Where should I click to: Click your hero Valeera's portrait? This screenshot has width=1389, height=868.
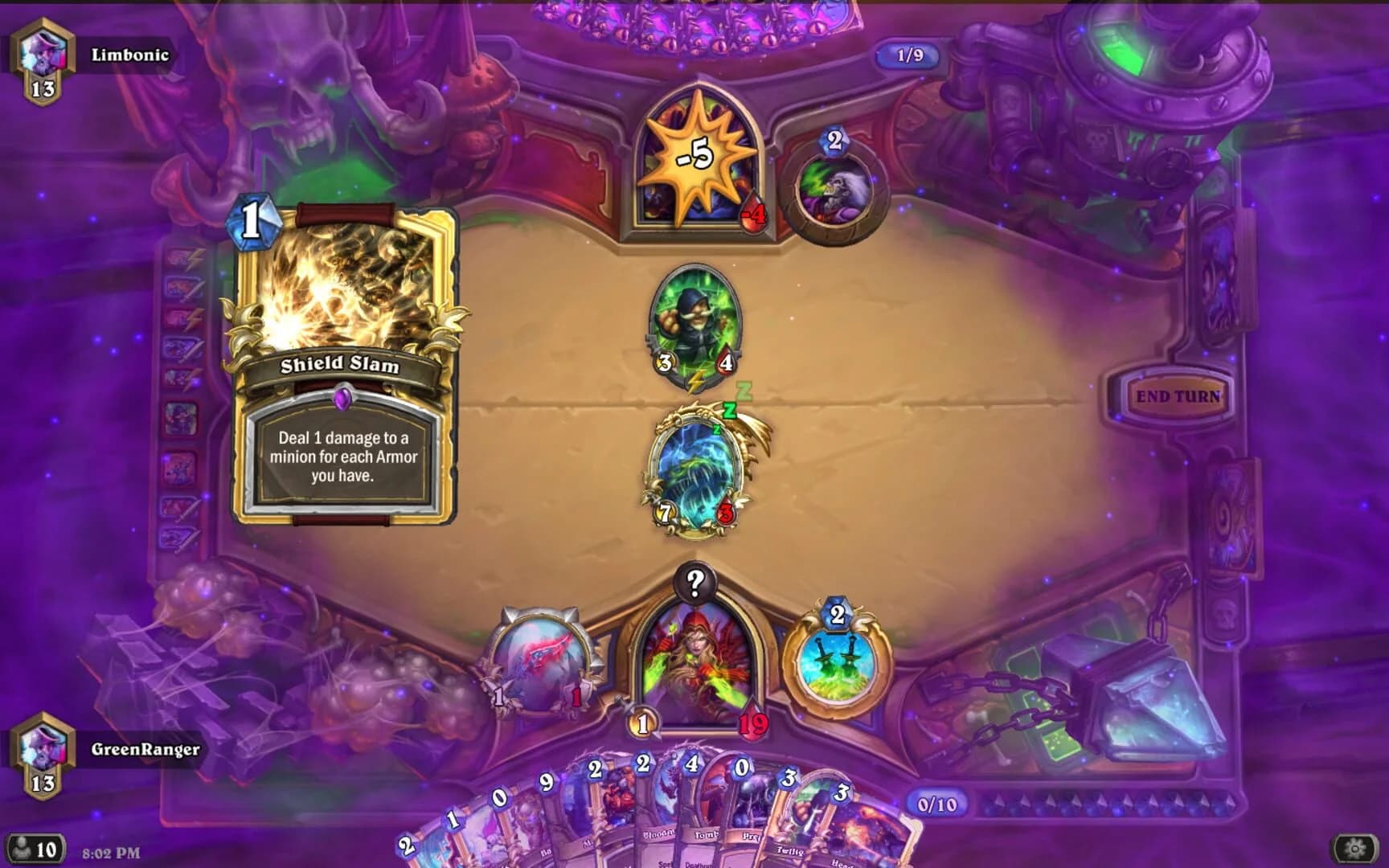pos(696,667)
